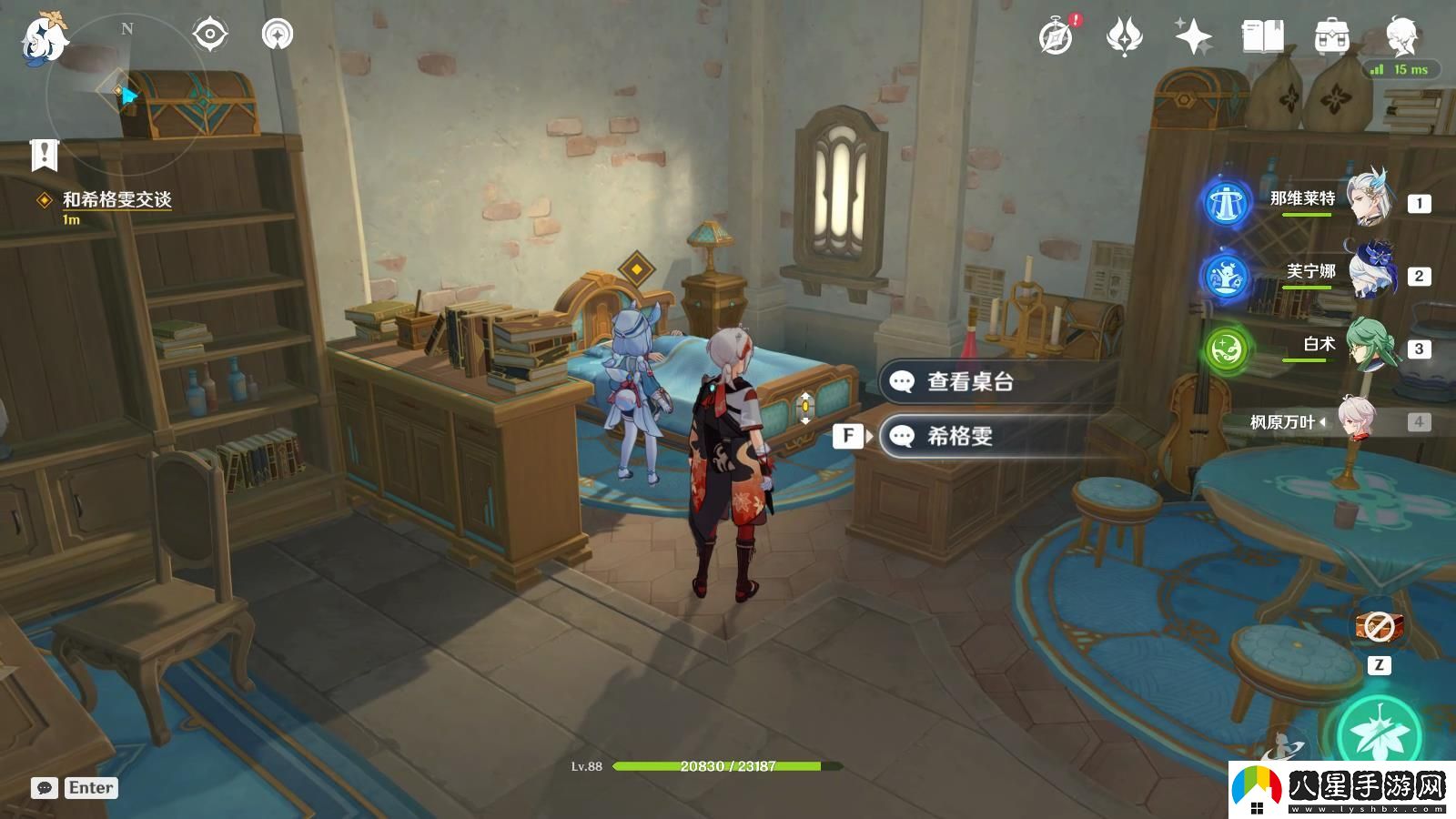This screenshot has width=1456, height=819.
Task: Open the quest log banner icon
Action: click(44, 156)
